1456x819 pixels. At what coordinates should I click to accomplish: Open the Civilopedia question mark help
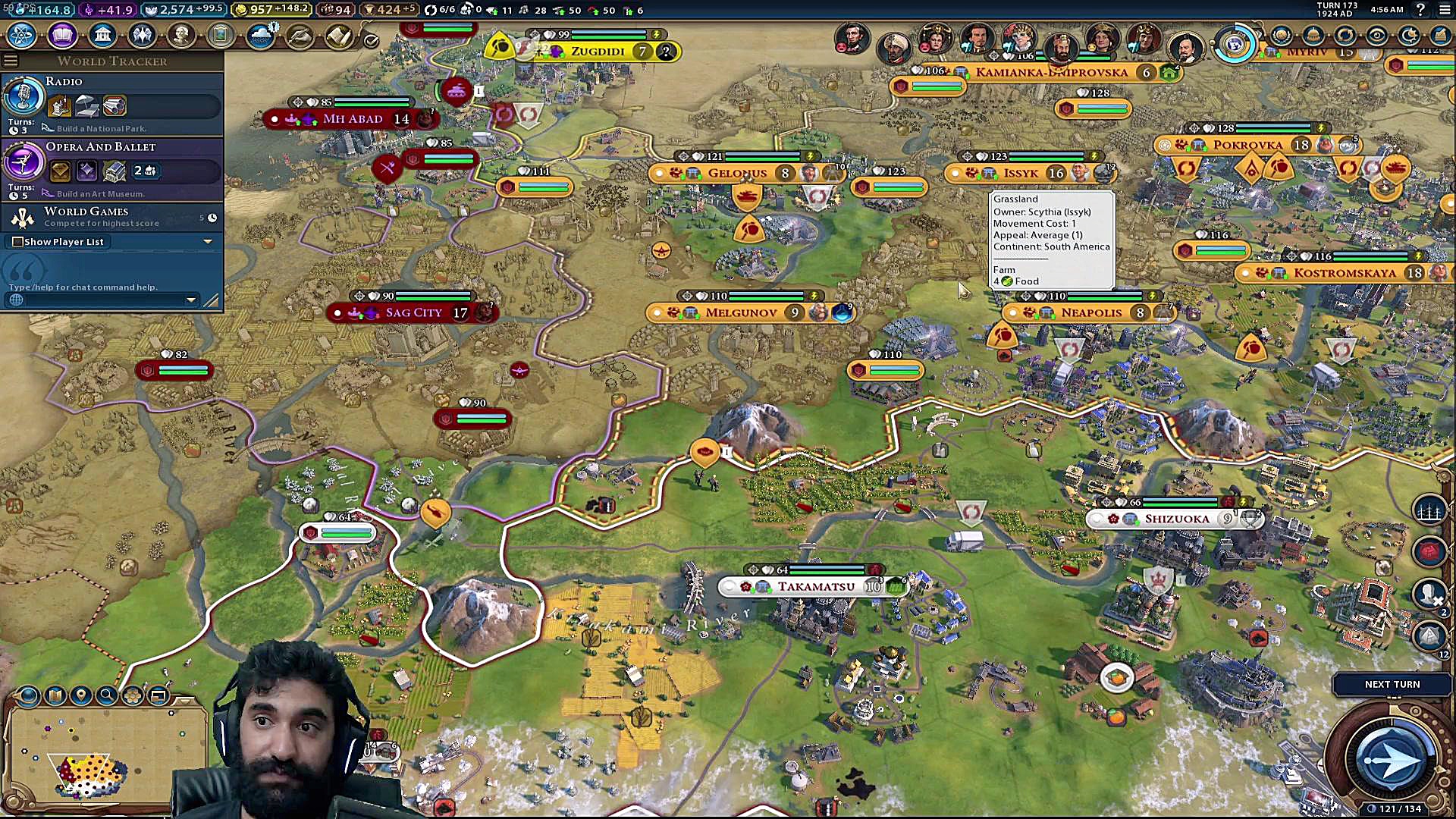1420,10
